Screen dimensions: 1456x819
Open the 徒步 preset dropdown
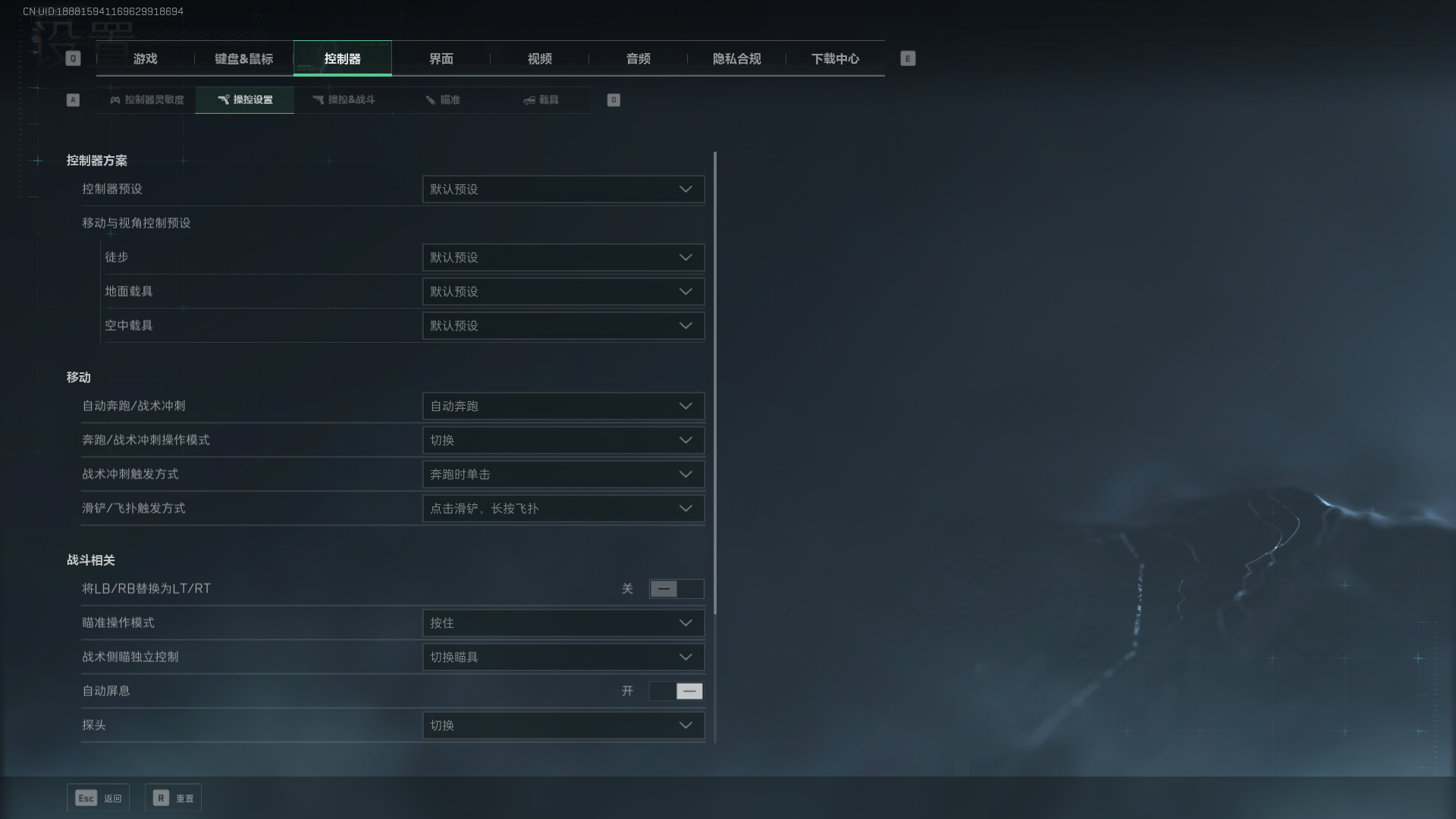pos(563,258)
